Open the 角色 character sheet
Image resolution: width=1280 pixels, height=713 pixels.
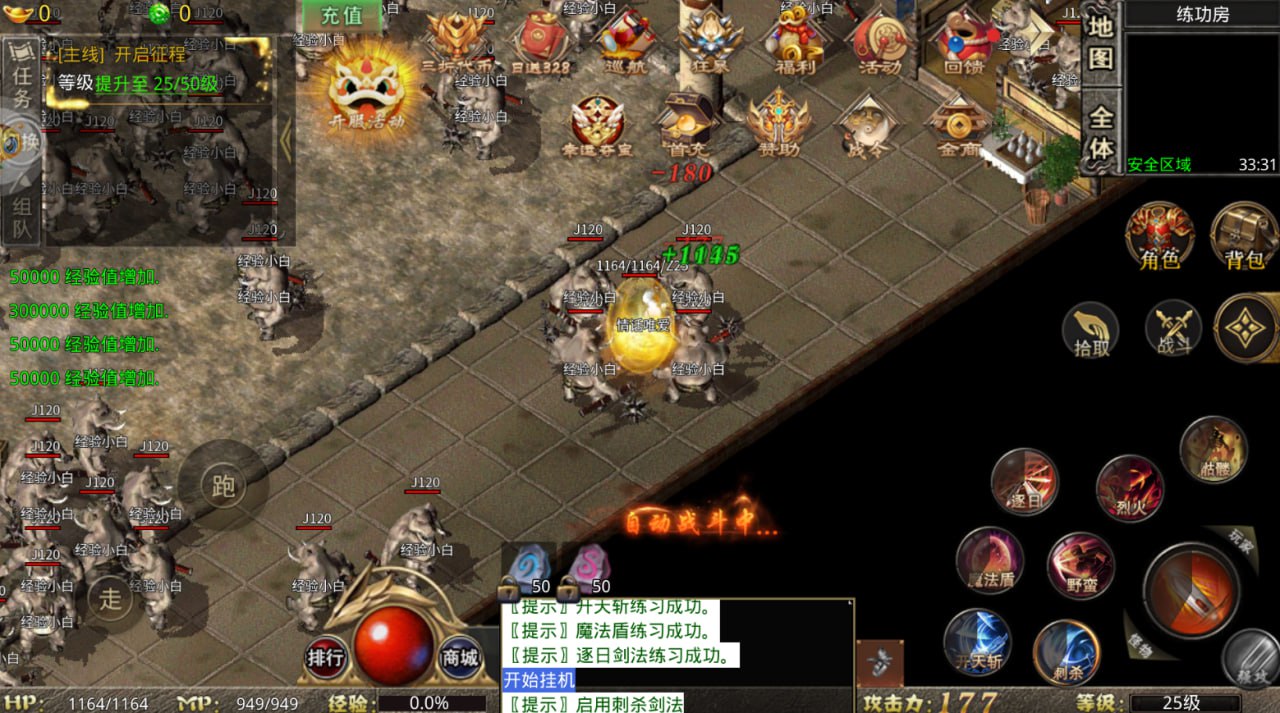1159,237
